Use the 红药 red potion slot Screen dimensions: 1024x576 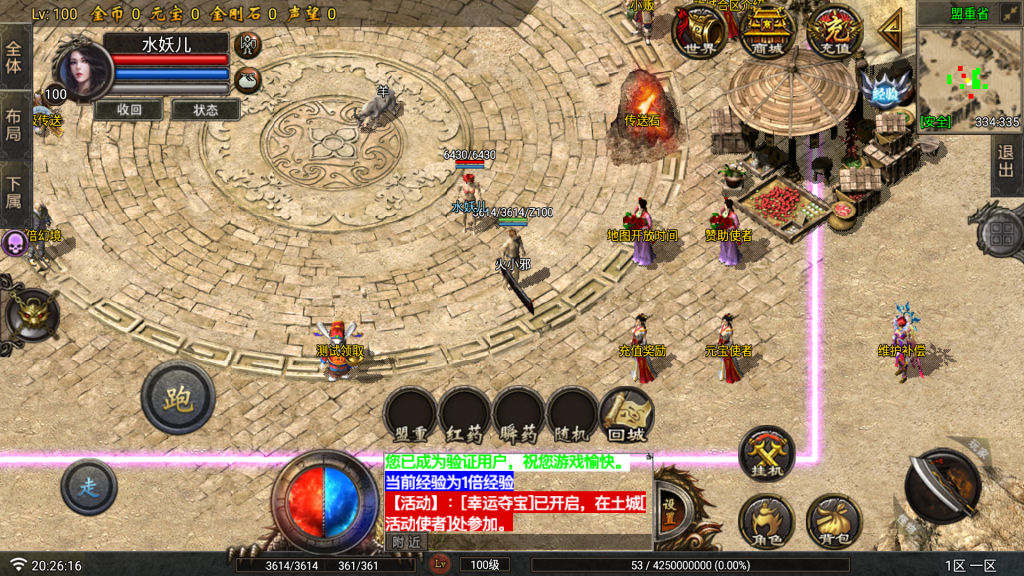[465, 414]
